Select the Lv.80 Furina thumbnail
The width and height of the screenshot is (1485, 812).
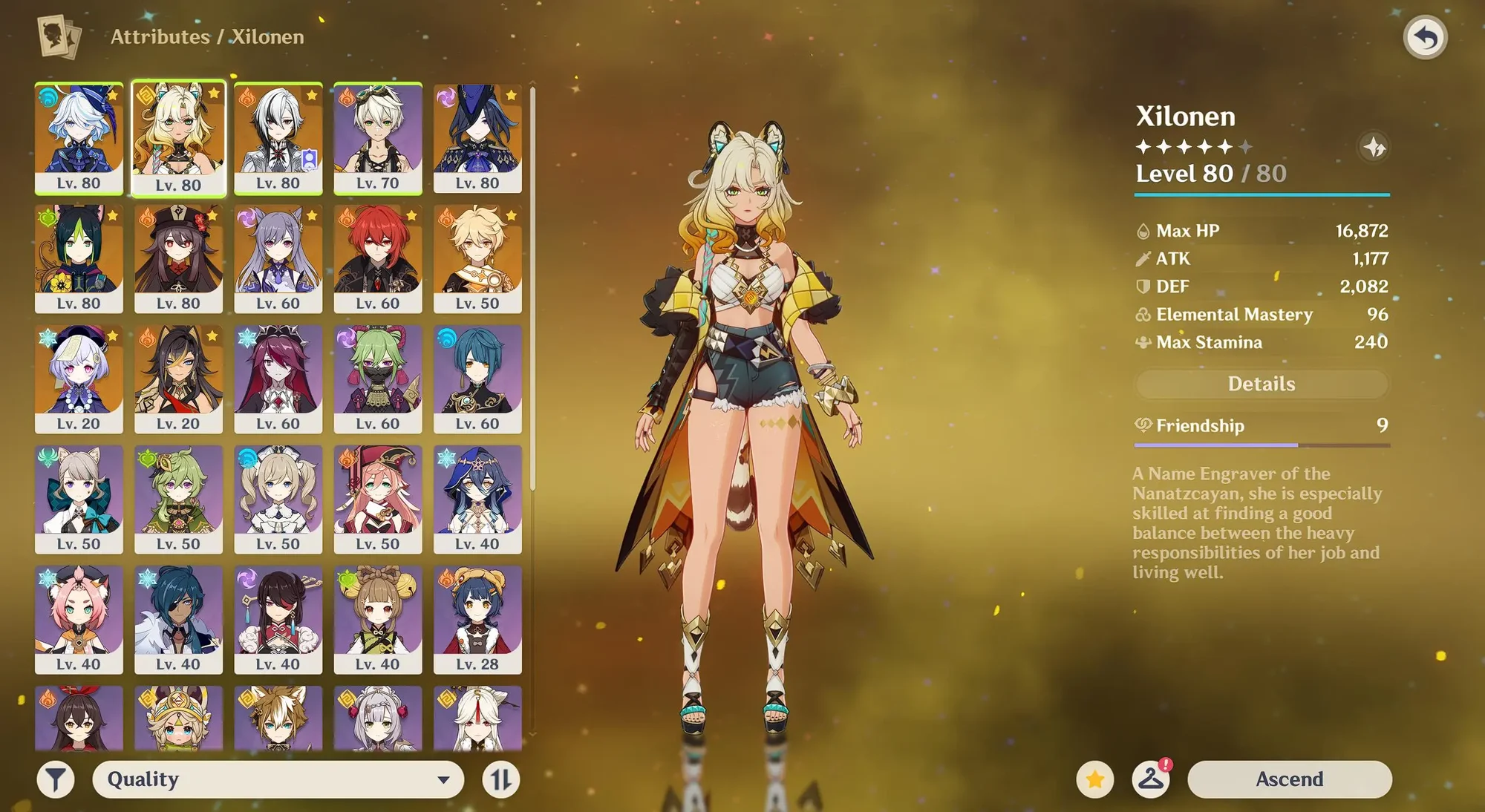click(78, 134)
